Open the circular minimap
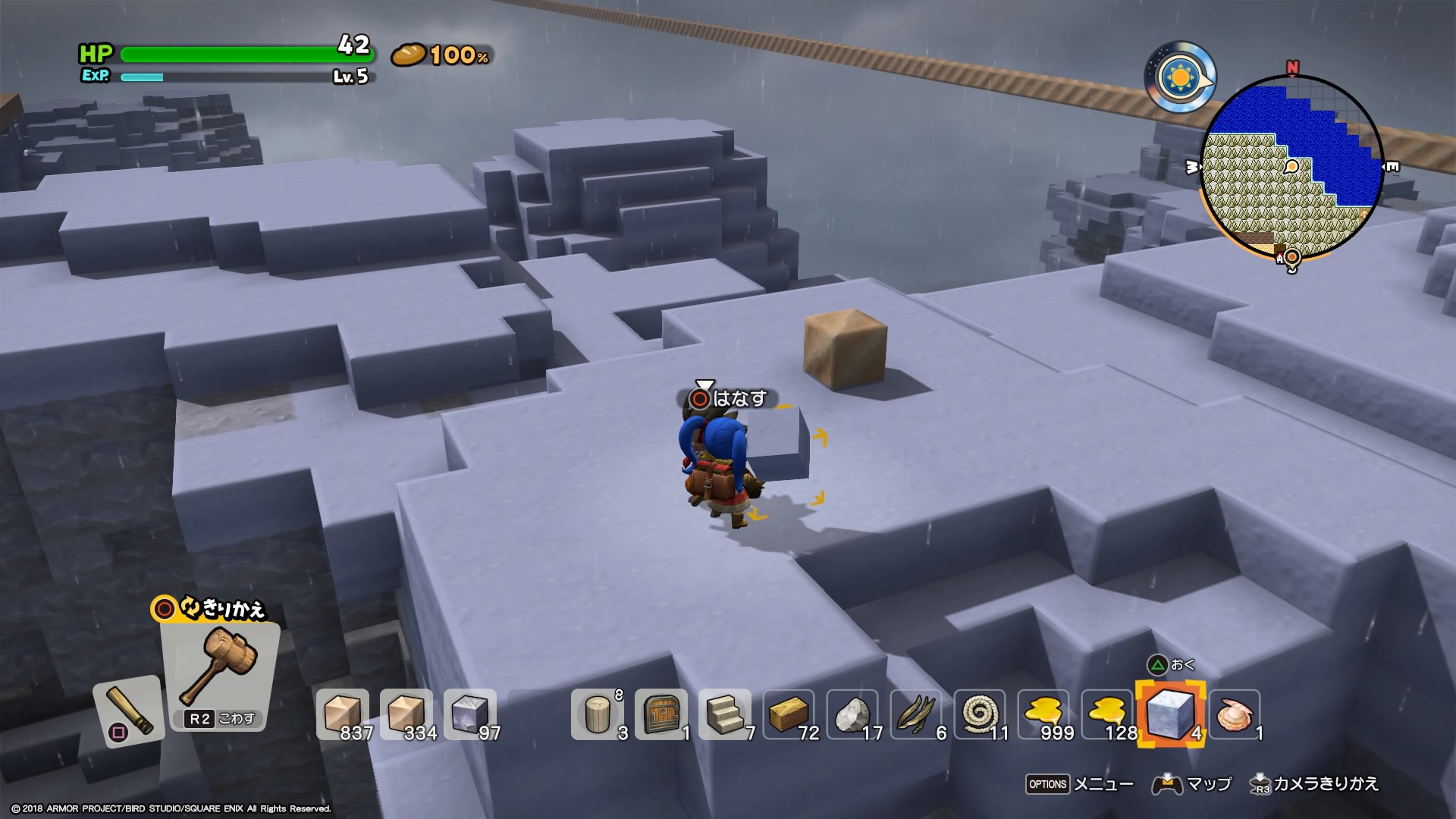 (1292, 167)
